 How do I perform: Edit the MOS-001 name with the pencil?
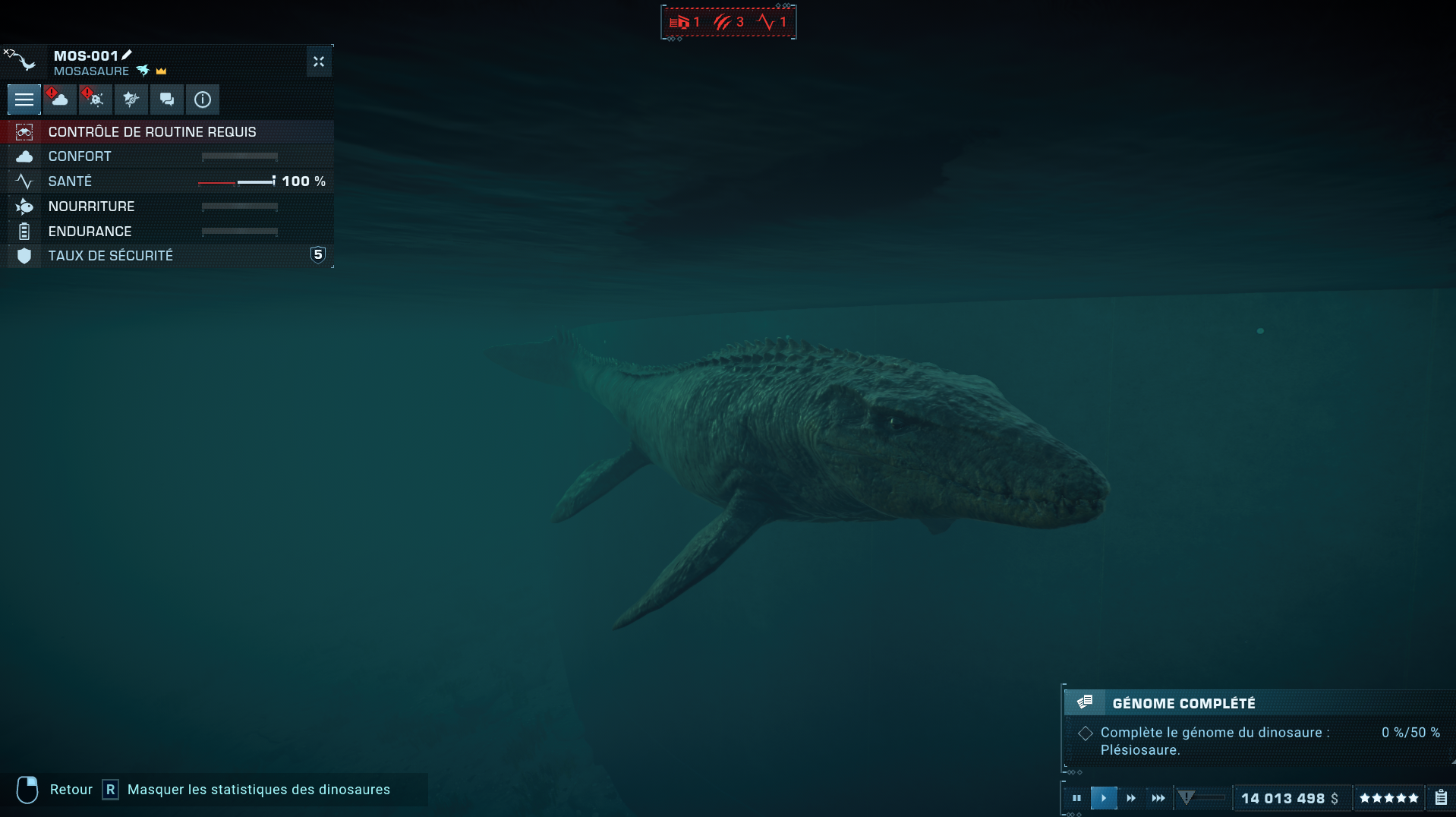click(126, 54)
